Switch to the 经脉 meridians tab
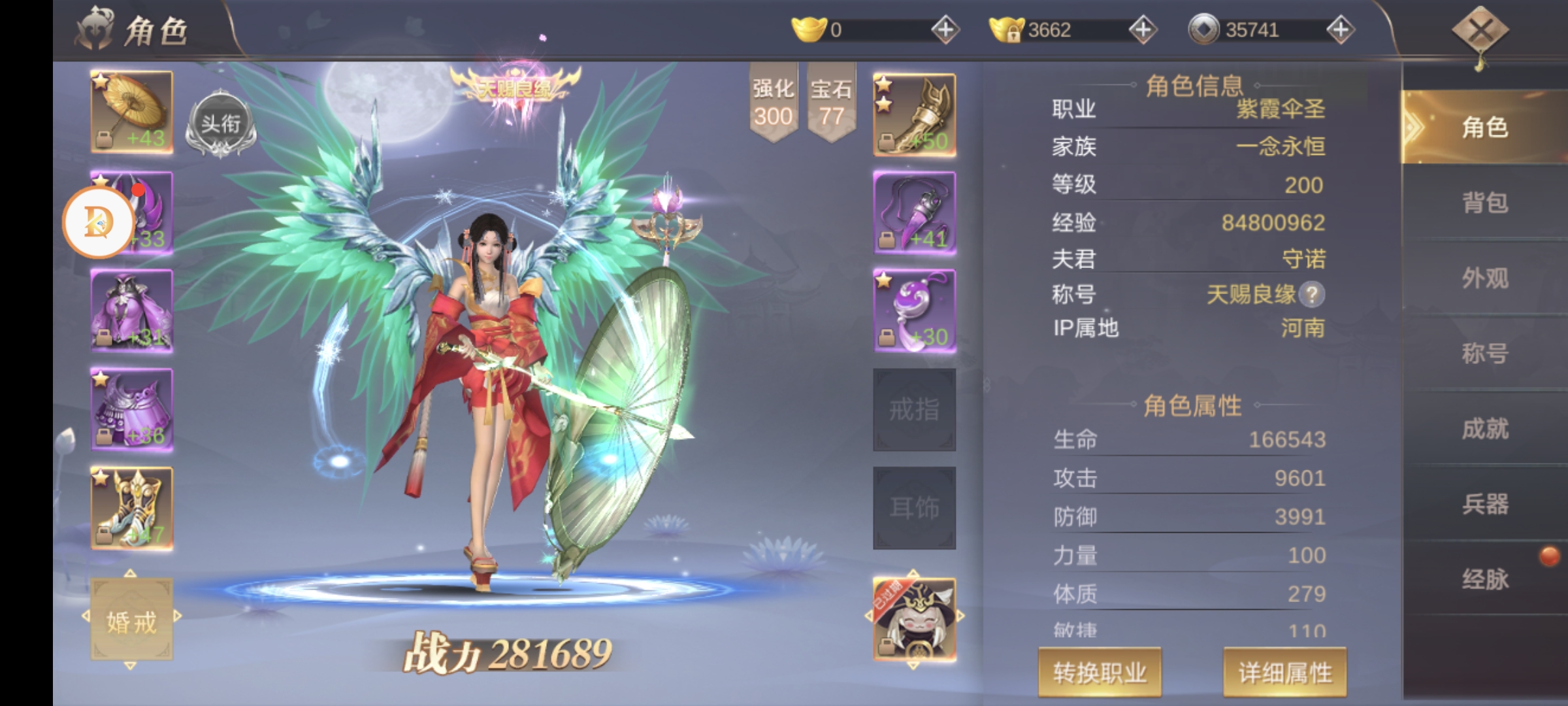 (x=1484, y=579)
